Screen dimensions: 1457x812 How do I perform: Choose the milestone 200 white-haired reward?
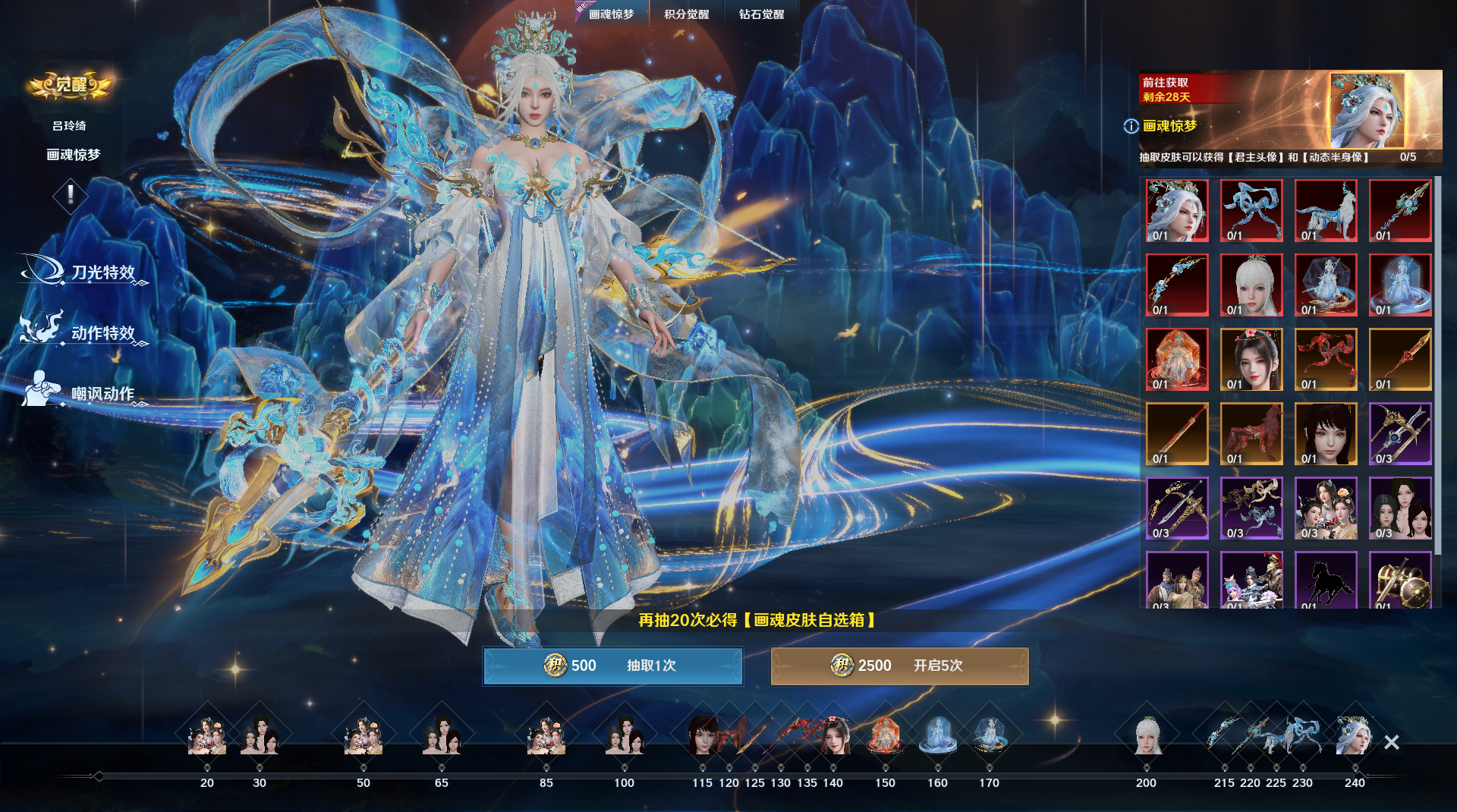pyautogui.click(x=1147, y=736)
